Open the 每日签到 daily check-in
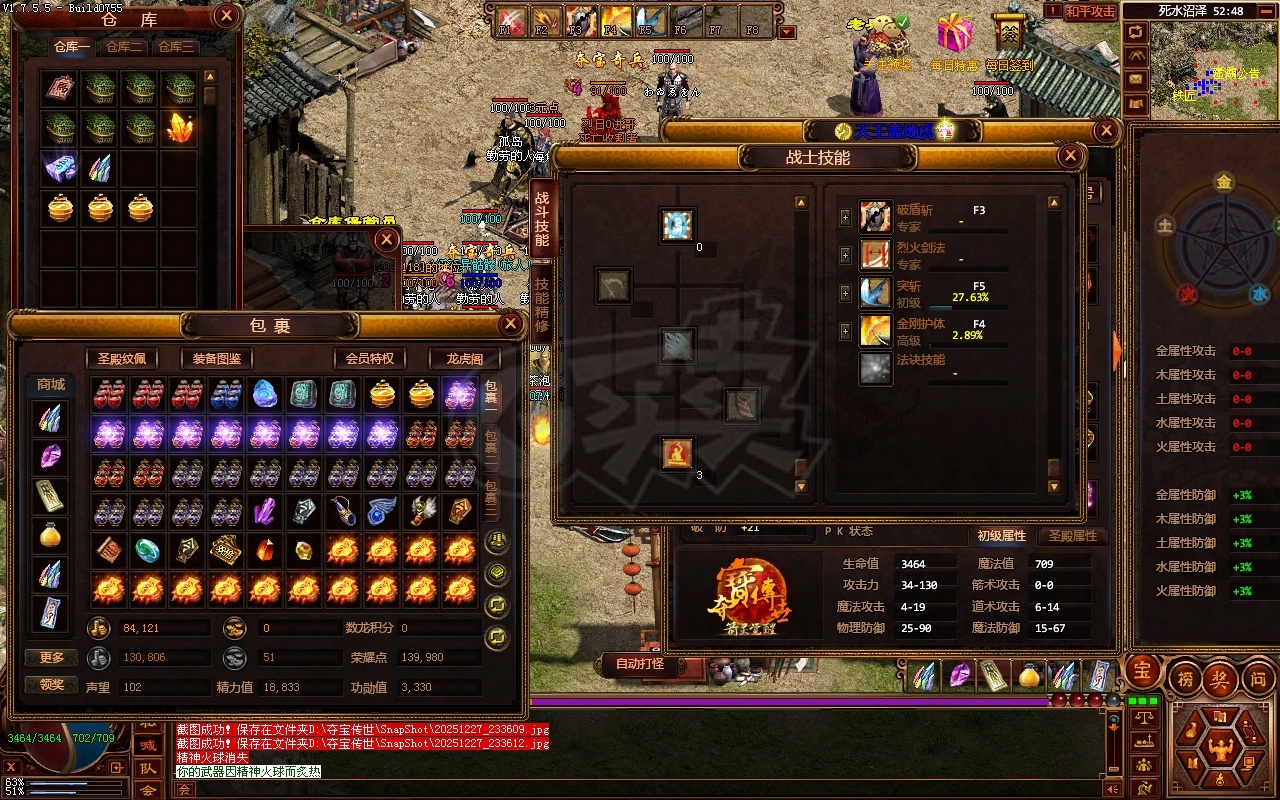The image size is (1280, 800). [x=1009, y=42]
